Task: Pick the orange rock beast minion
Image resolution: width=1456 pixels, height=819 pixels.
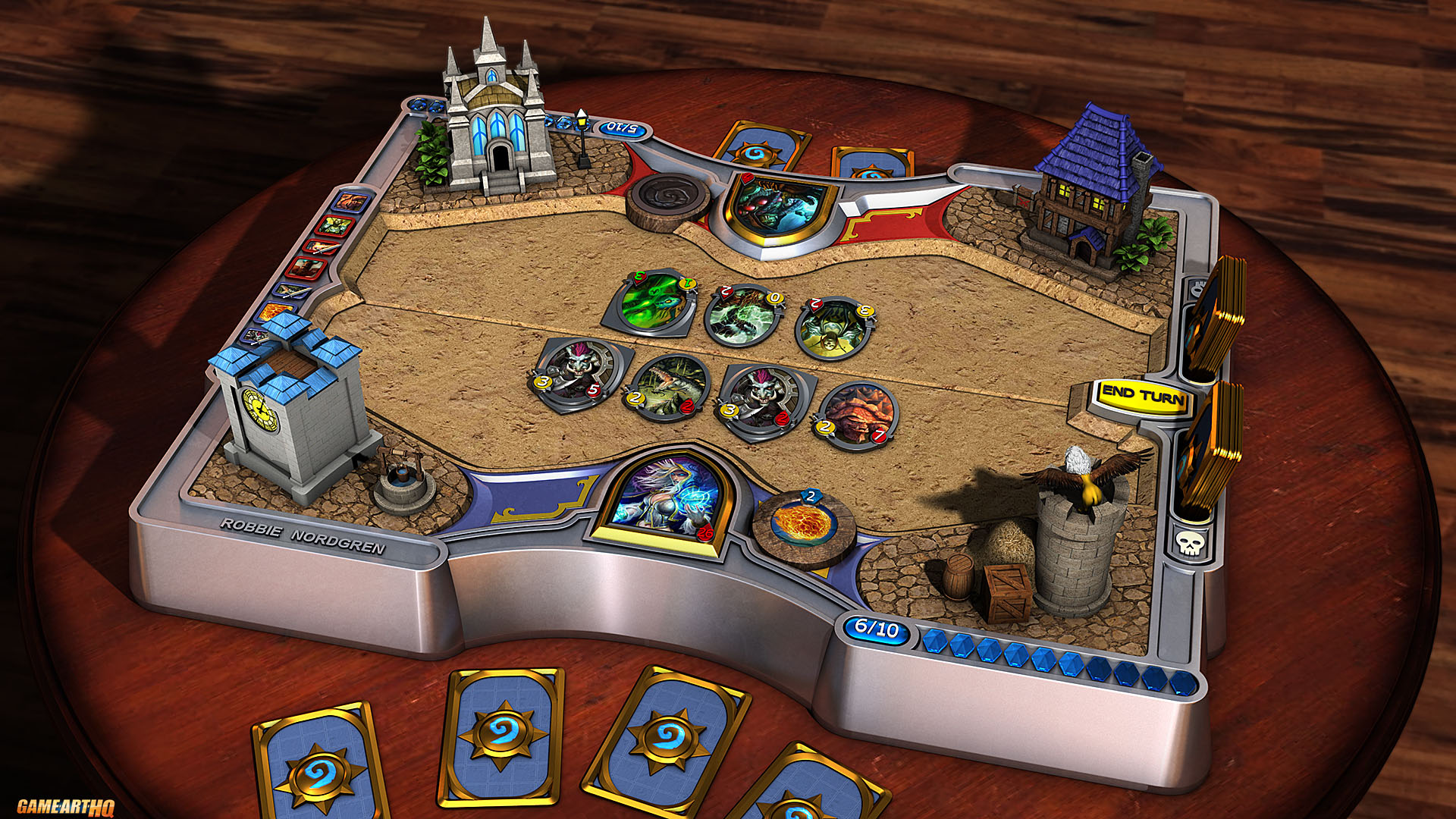Action: coord(857,413)
